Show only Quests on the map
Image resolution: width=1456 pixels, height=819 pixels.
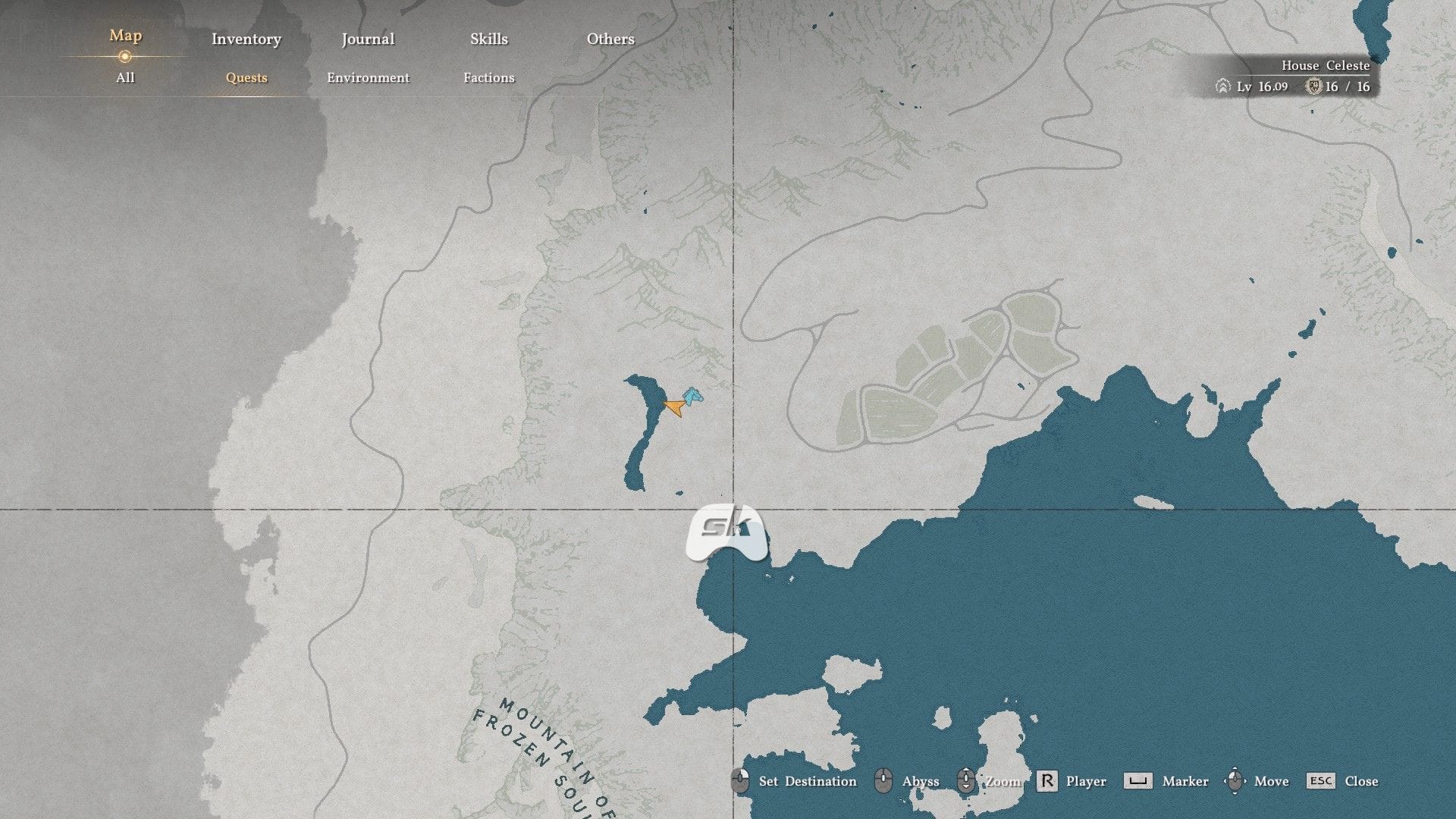pos(246,77)
